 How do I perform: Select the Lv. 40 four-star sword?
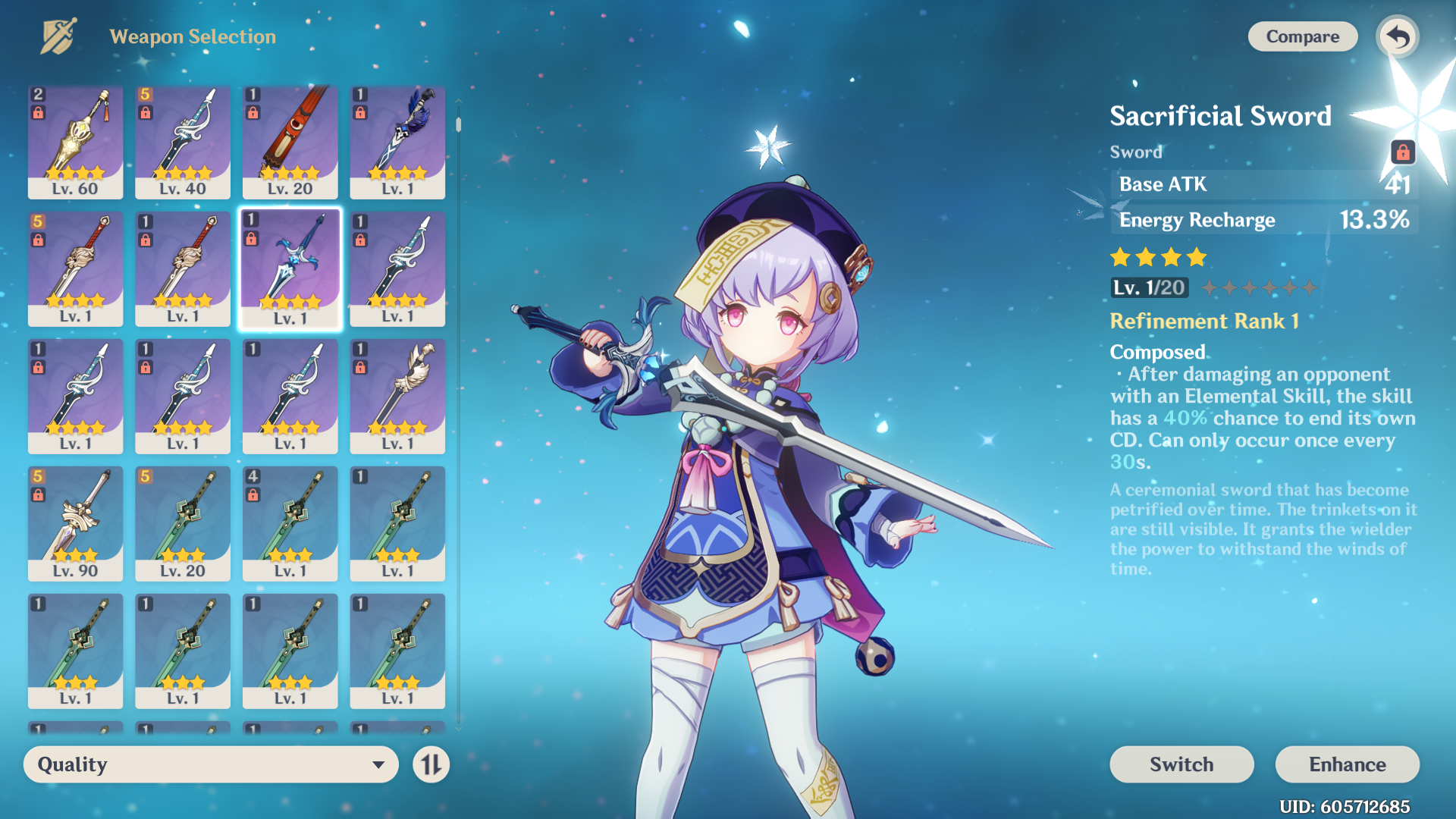point(182,144)
